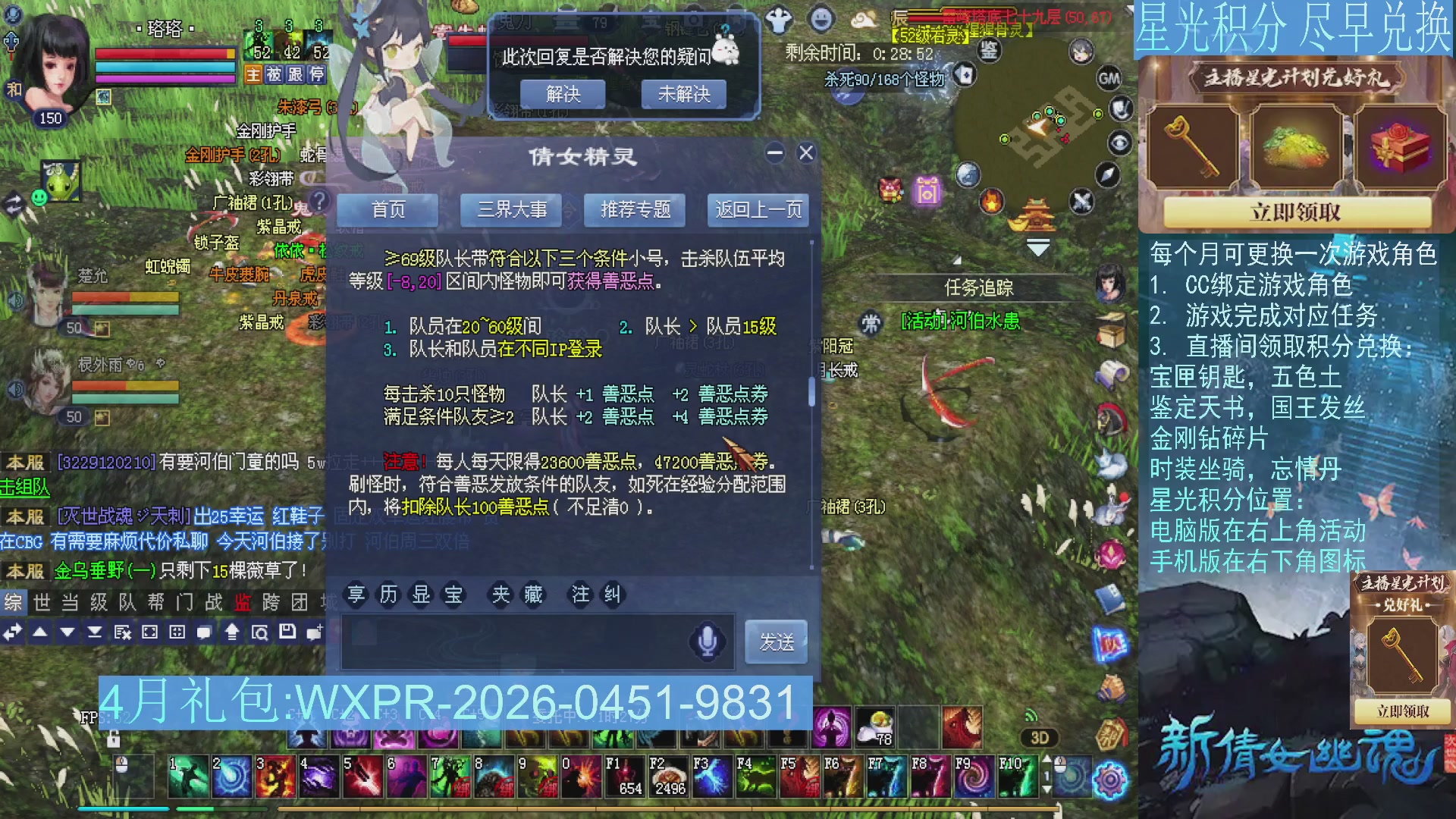The image size is (1456, 819).
Task: Switch to the 世 world chat tab
Action: [41, 602]
